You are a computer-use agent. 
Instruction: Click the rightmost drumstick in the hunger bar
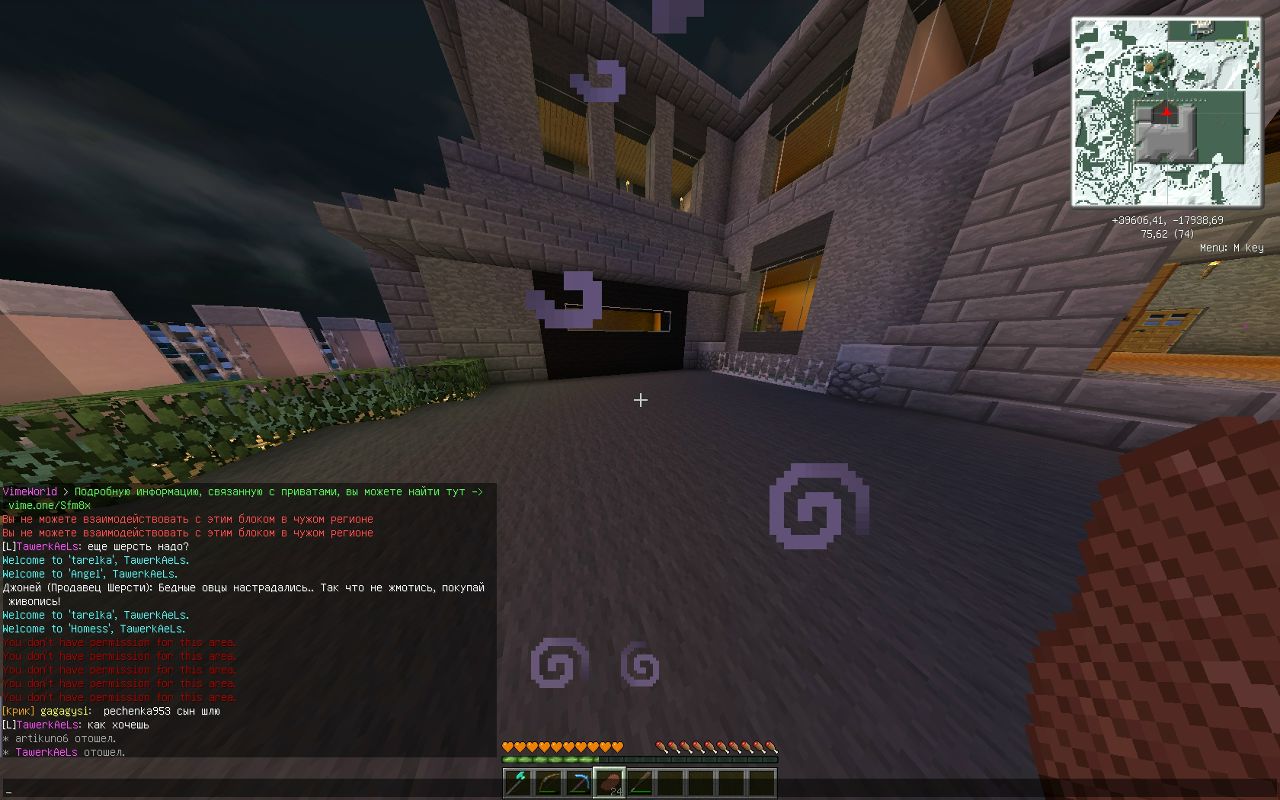click(772, 747)
